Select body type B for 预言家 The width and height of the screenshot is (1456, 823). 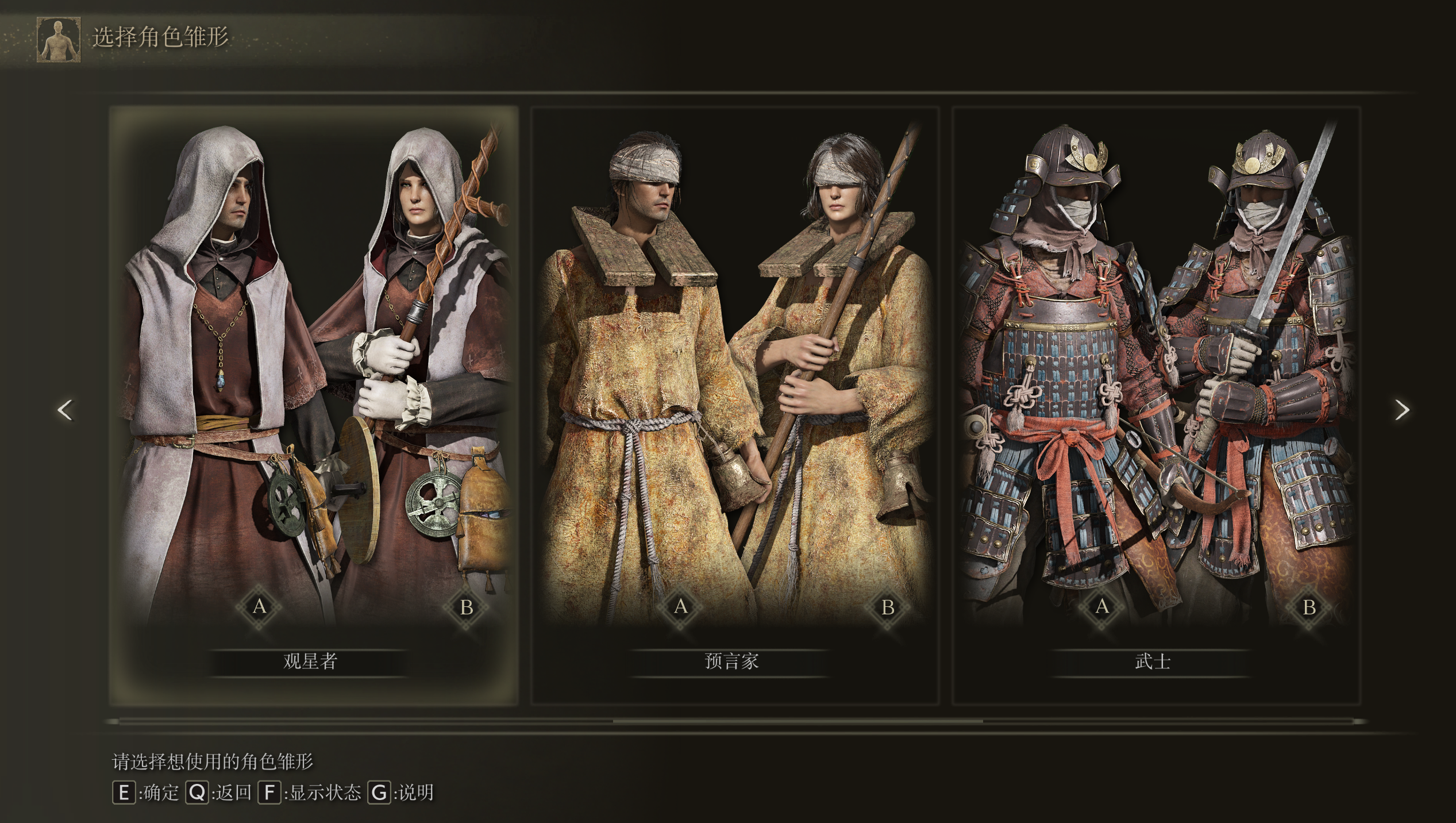(x=888, y=606)
